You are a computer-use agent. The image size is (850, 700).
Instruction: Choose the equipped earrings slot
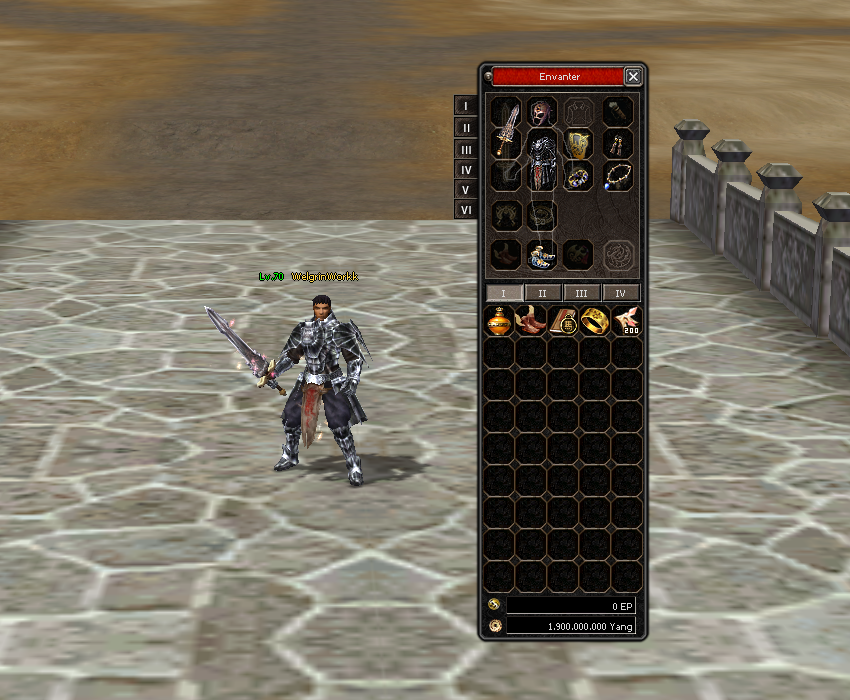click(617, 145)
